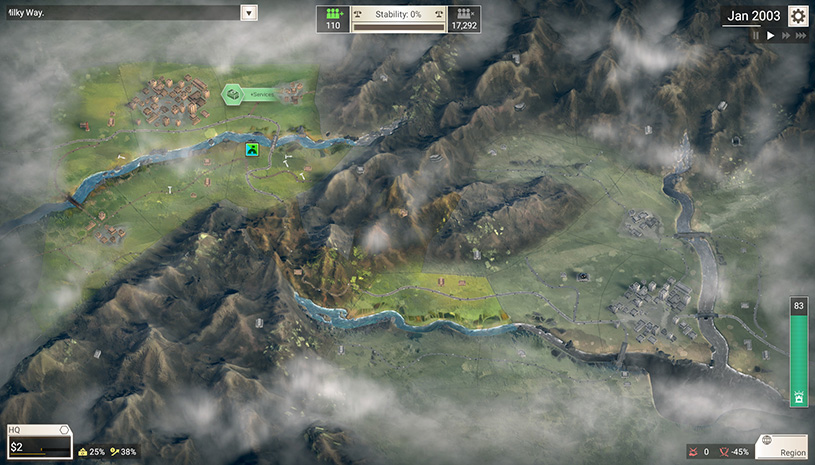Set game speed to normal play
The height and width of the screenshot is (465, 815).
click(x=770, y=36)
